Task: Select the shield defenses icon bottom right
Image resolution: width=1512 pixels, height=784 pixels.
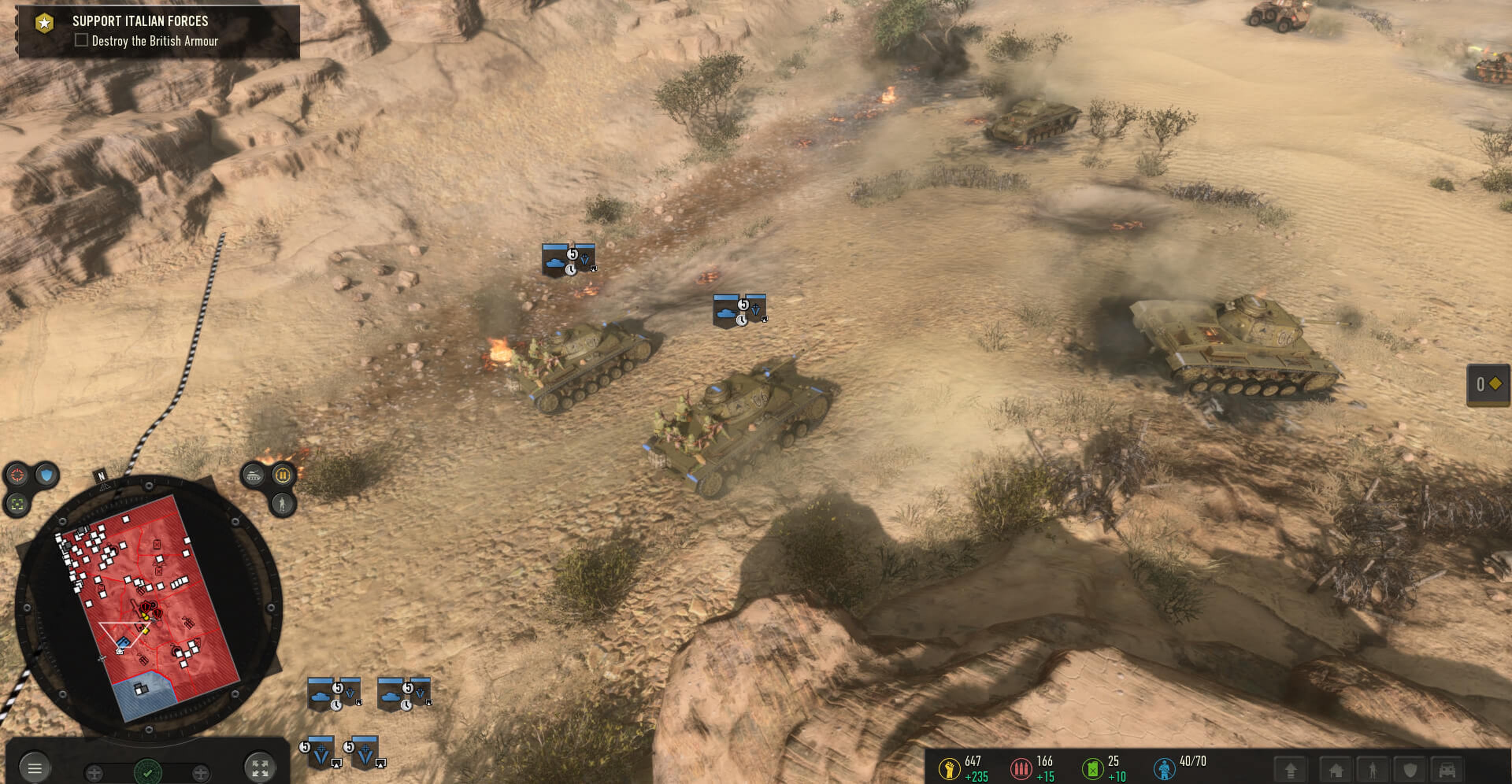Action: 1410,770
